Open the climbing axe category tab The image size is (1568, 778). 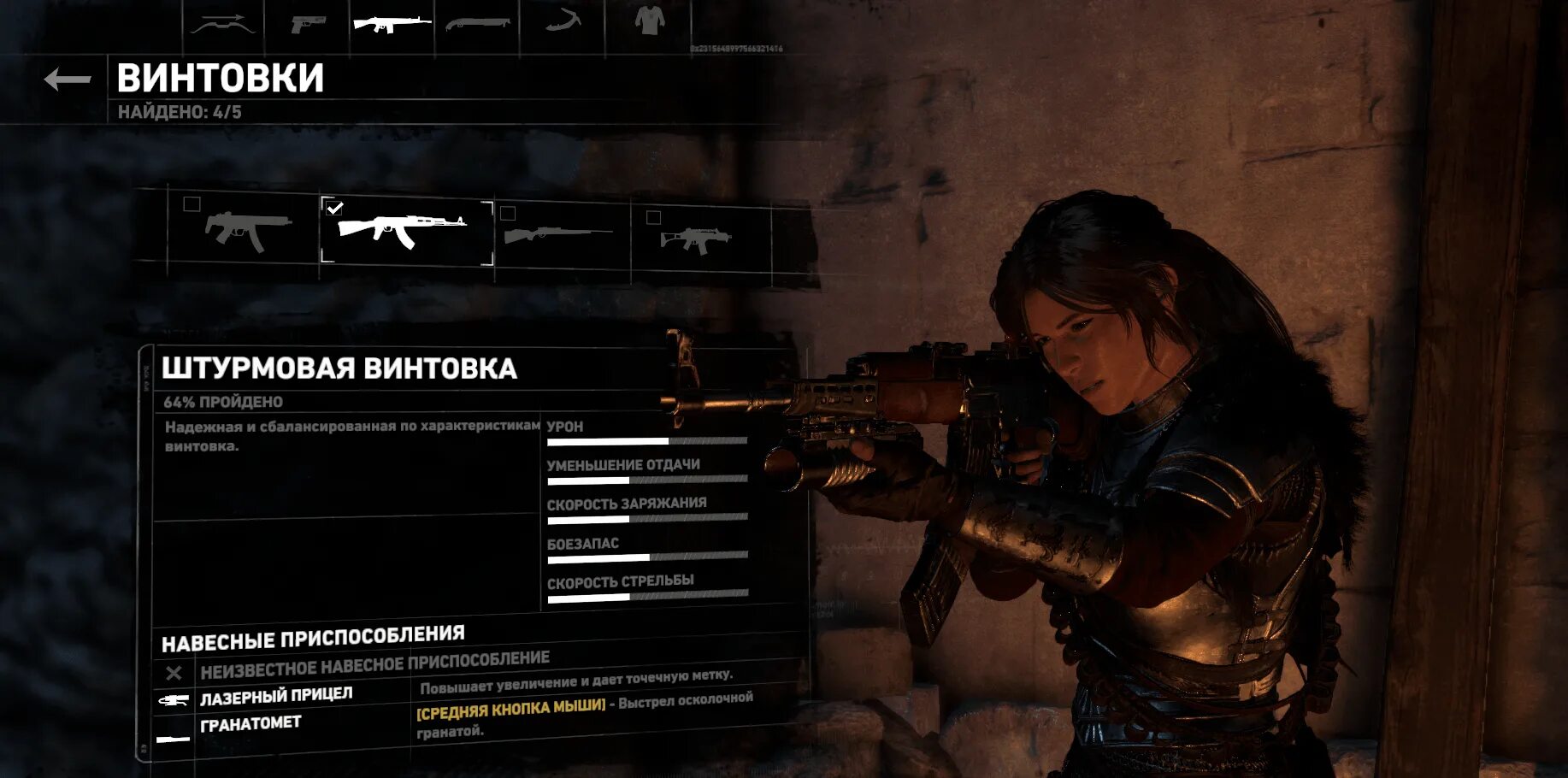563,22
